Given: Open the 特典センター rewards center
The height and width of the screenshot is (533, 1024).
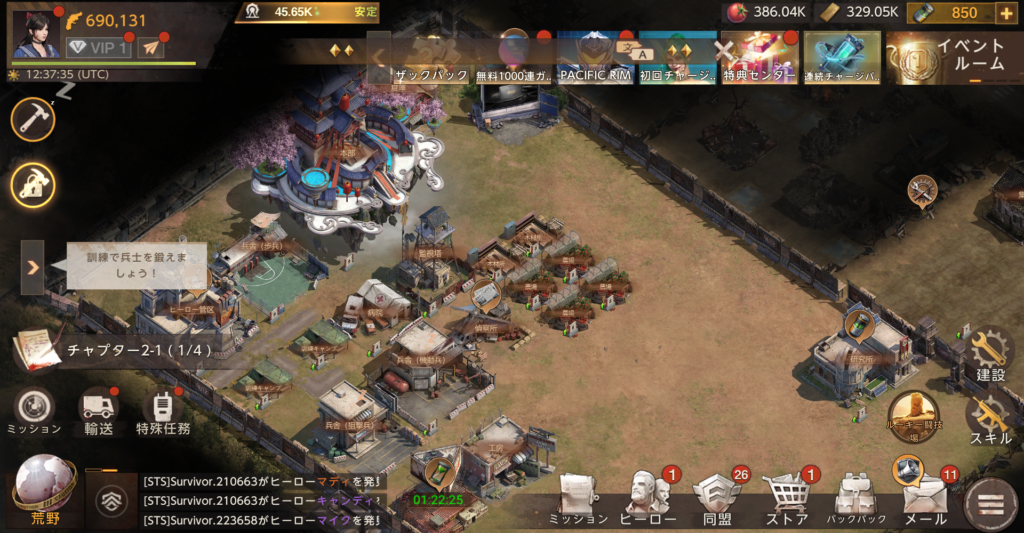Looking at the screenshot, I should 759,59.
